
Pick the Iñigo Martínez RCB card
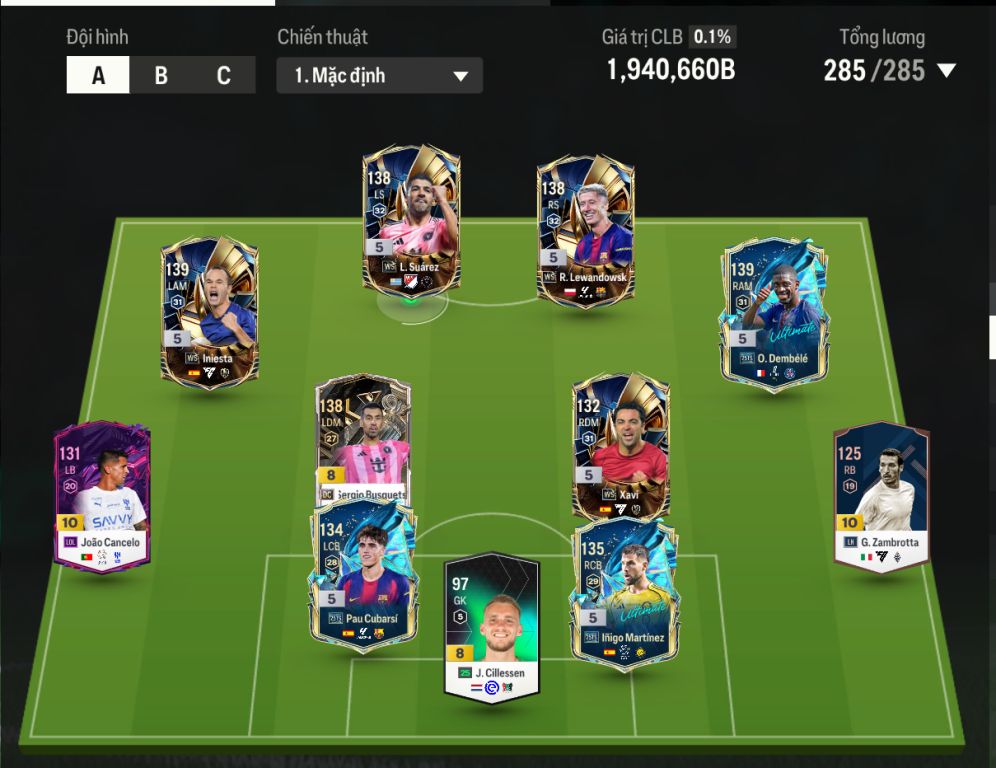pos(624,592)
